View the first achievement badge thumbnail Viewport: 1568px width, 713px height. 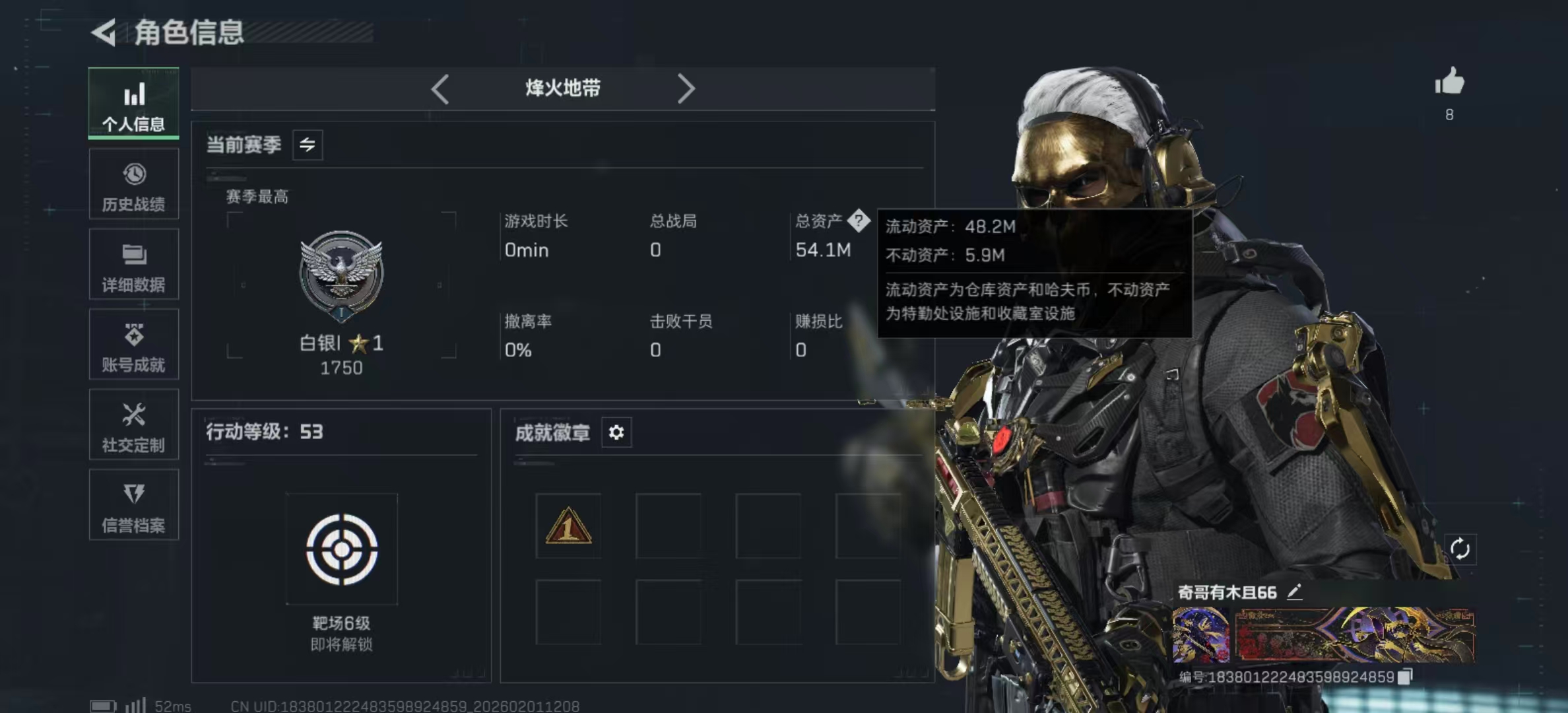coord(568,525)
